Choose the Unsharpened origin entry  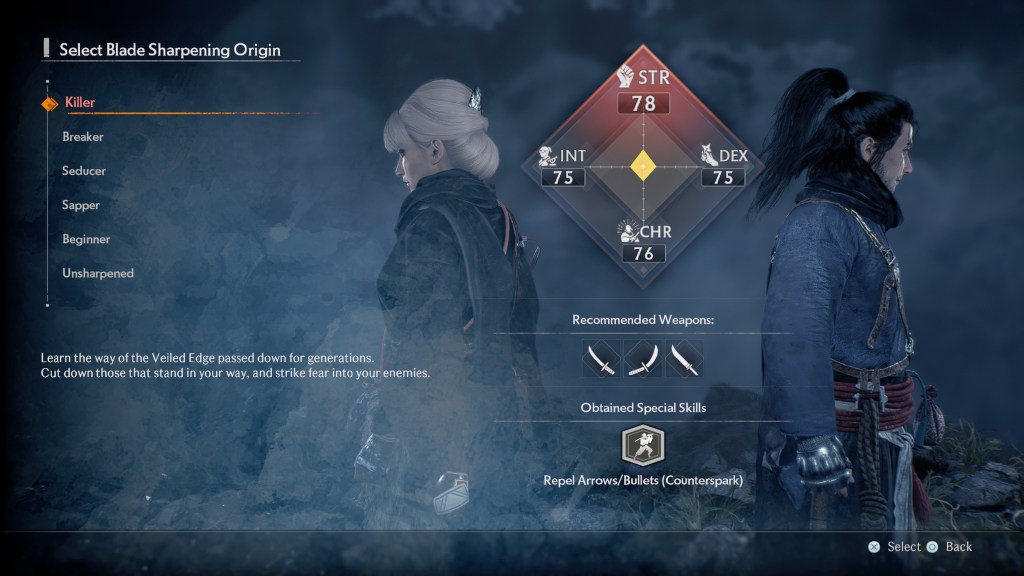click(97, 273)
